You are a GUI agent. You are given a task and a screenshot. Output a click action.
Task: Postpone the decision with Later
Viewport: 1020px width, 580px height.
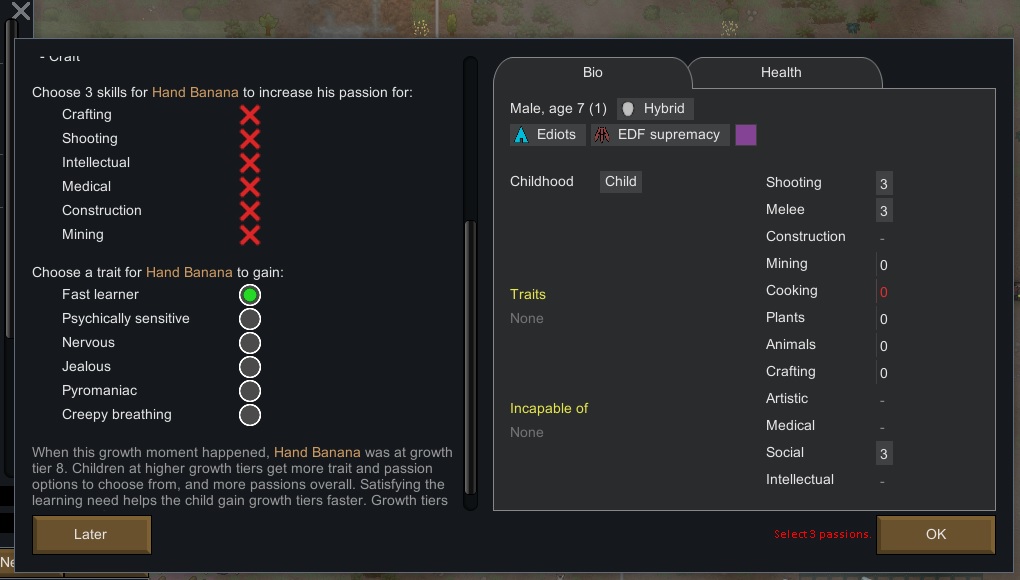[91, 534]
